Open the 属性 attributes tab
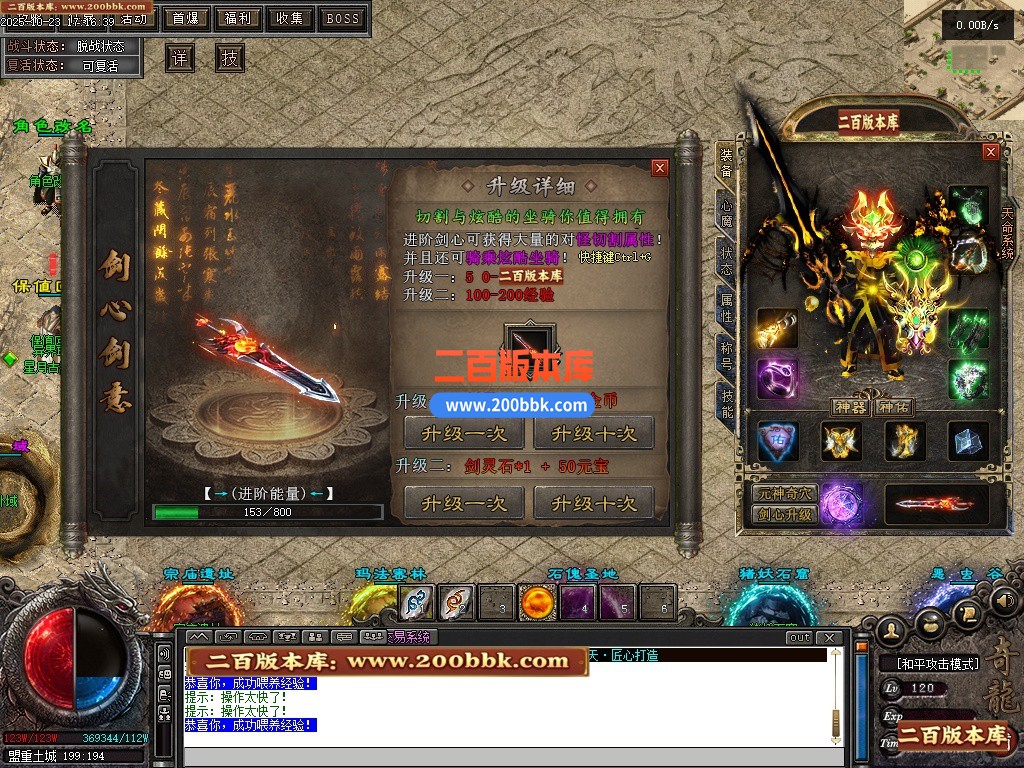1024x768 pixels. tap(726, 308)
